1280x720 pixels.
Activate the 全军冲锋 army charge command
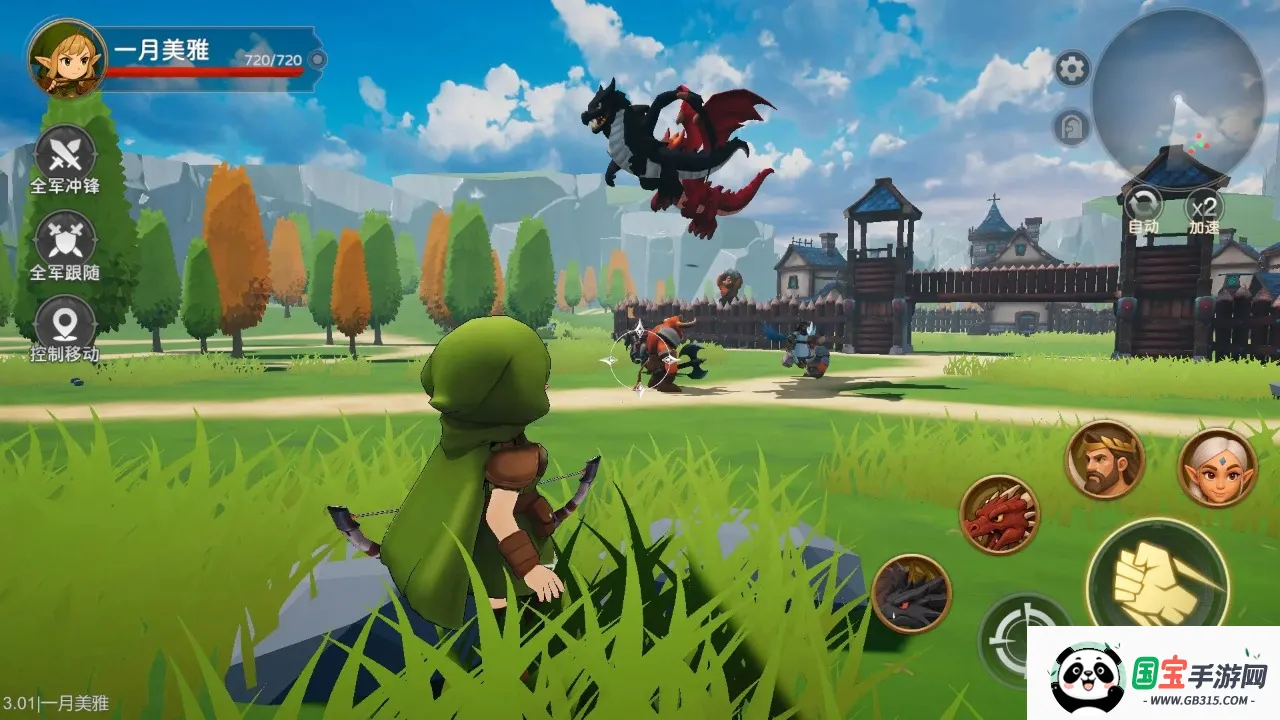click(65, 156)
